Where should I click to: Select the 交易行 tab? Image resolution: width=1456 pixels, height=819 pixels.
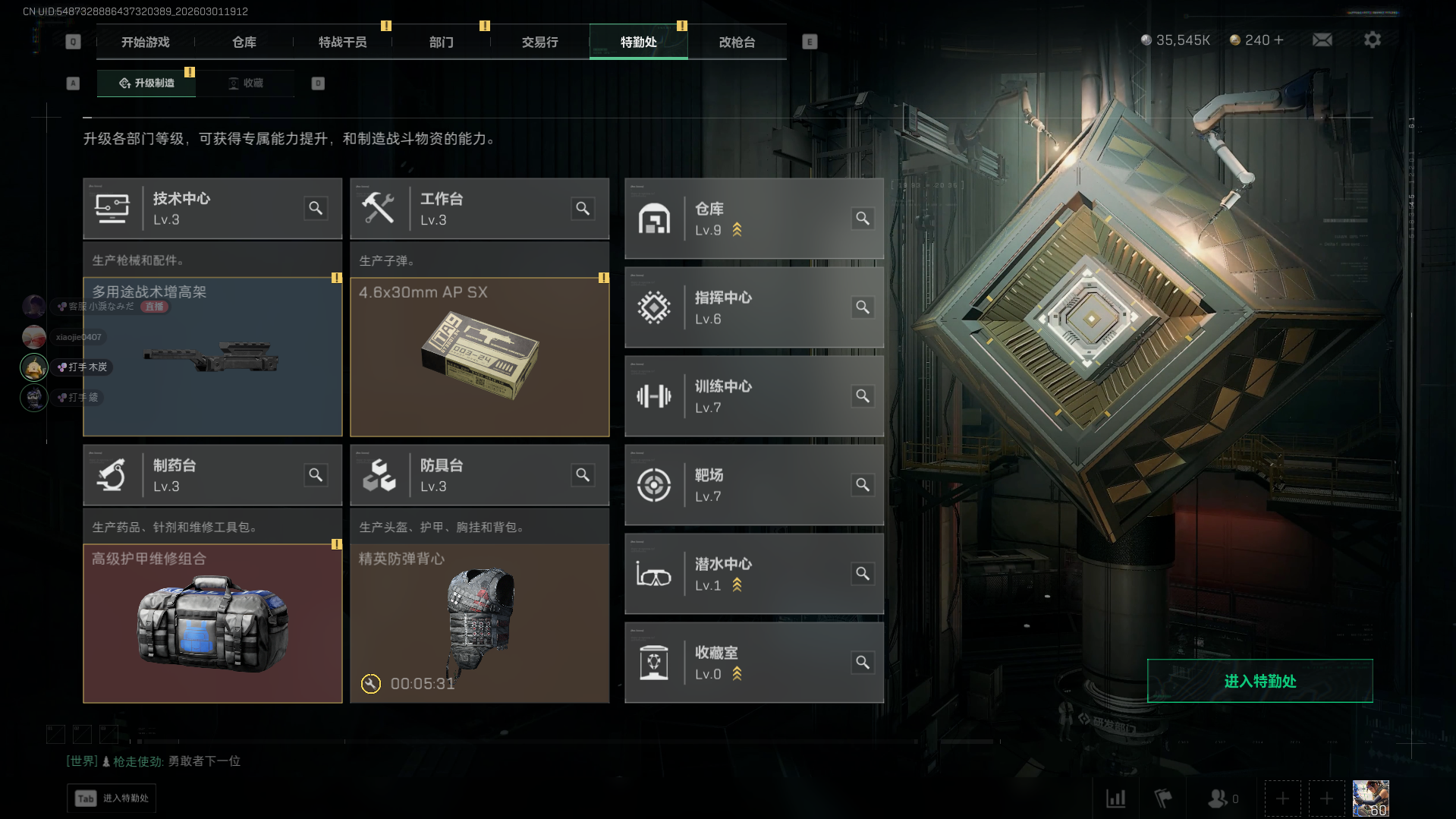[x=539, y=43]
